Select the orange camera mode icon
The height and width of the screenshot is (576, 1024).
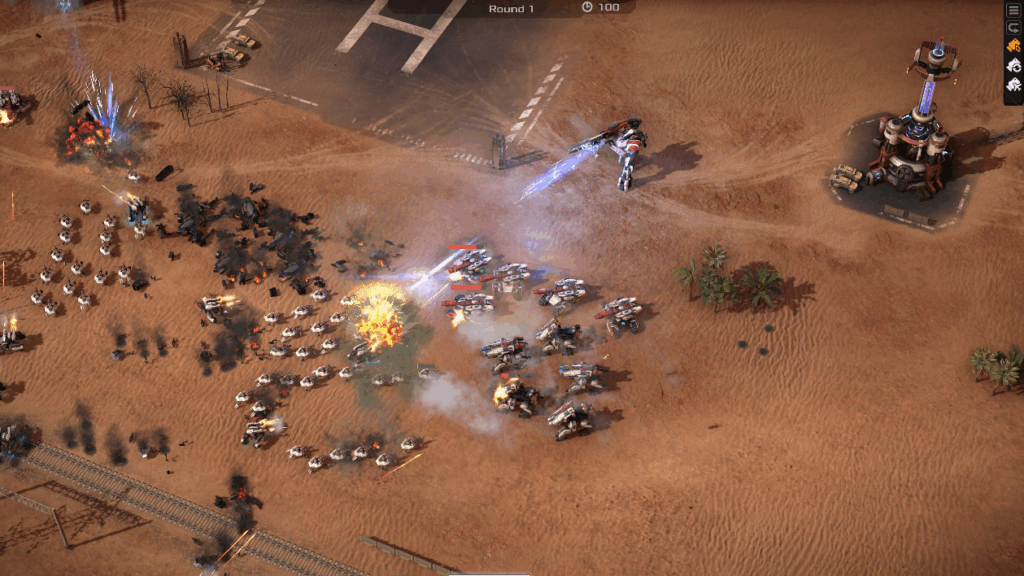(1013, 46)
